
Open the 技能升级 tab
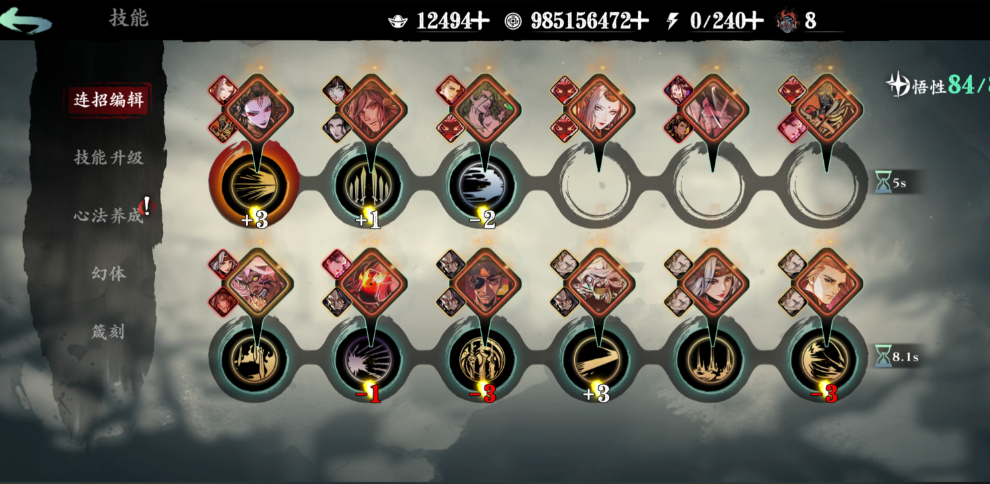click(x=108, y=157)
